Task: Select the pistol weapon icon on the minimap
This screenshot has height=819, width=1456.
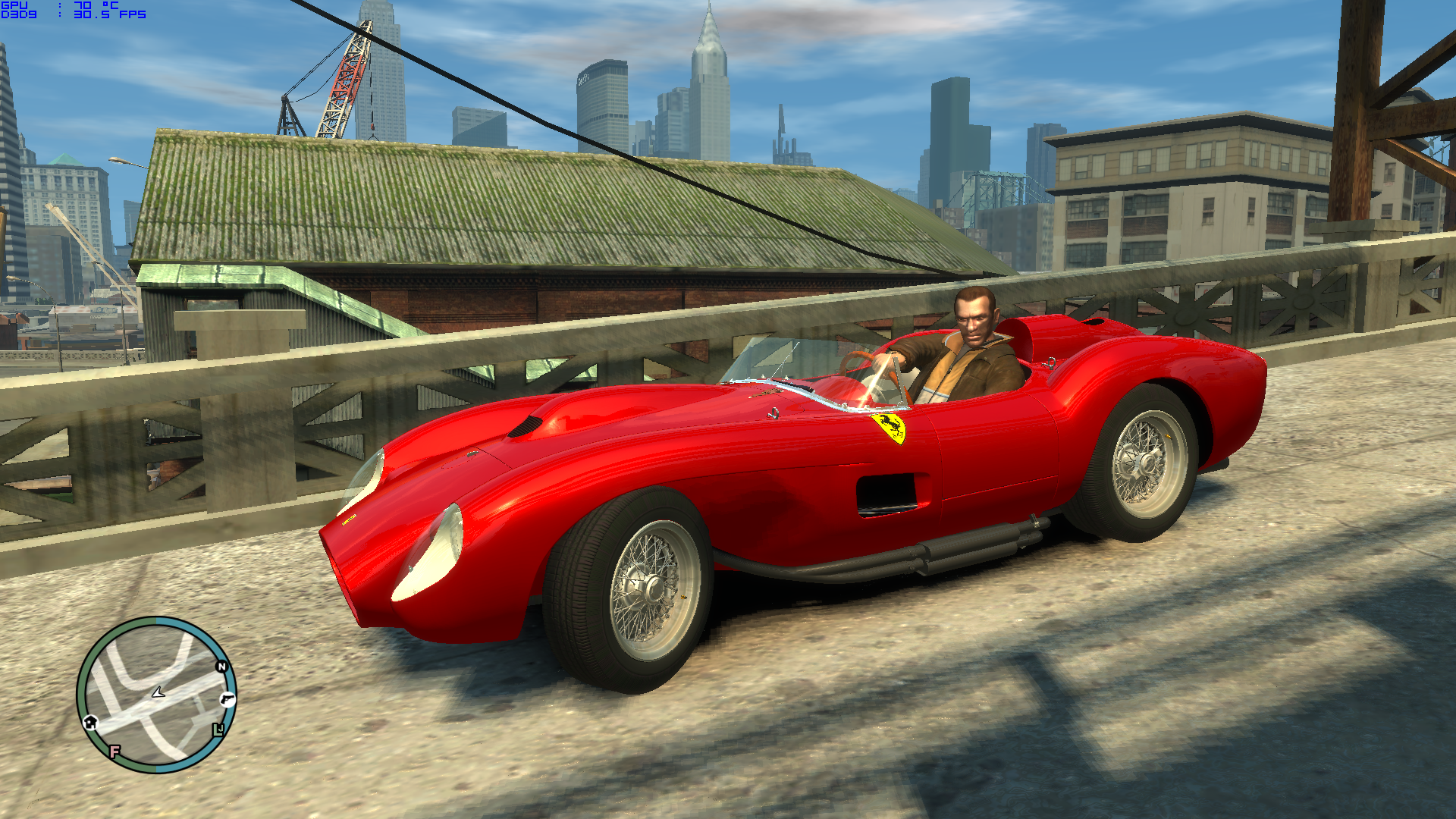Action: tap(227, 699)
